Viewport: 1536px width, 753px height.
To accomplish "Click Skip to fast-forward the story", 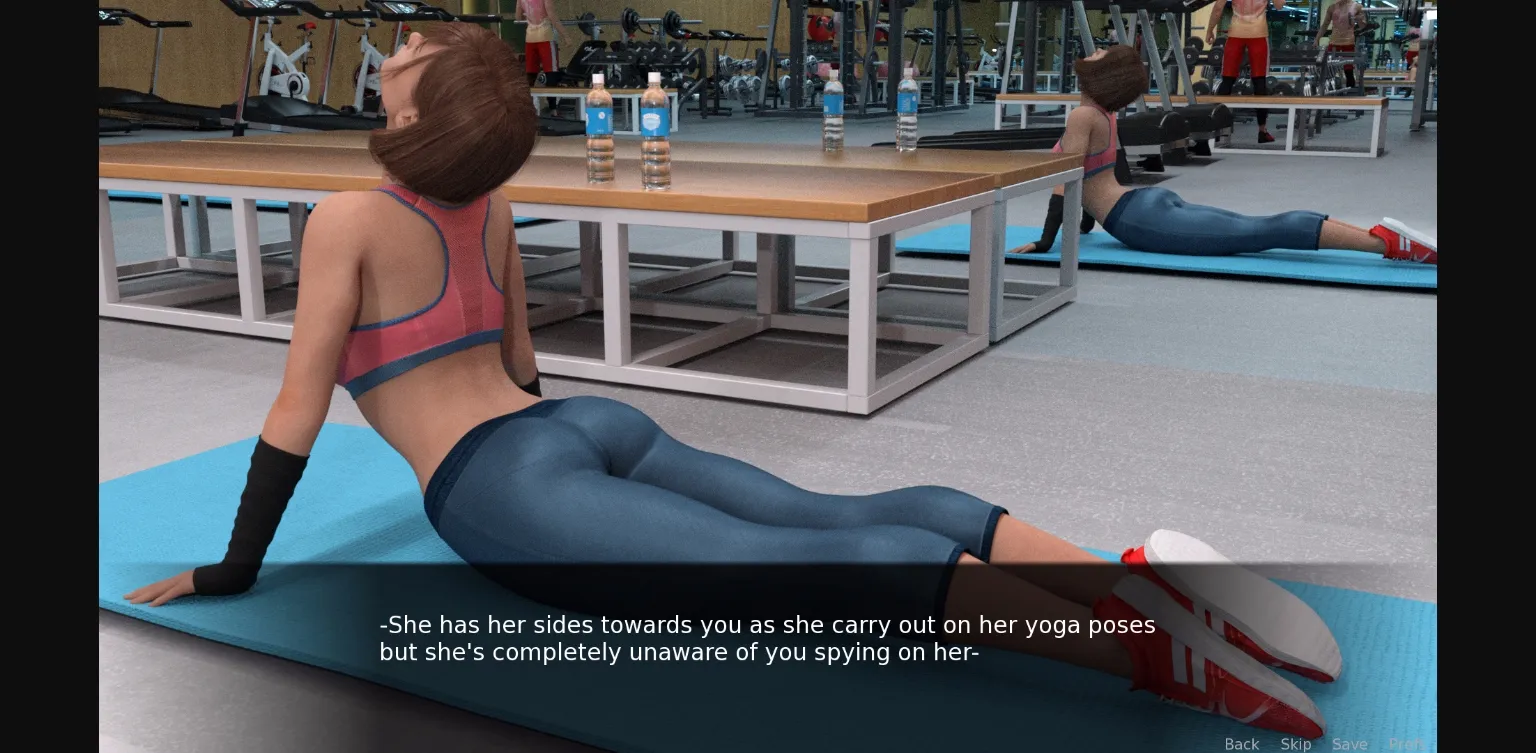I will click(x=1296, y=744).
